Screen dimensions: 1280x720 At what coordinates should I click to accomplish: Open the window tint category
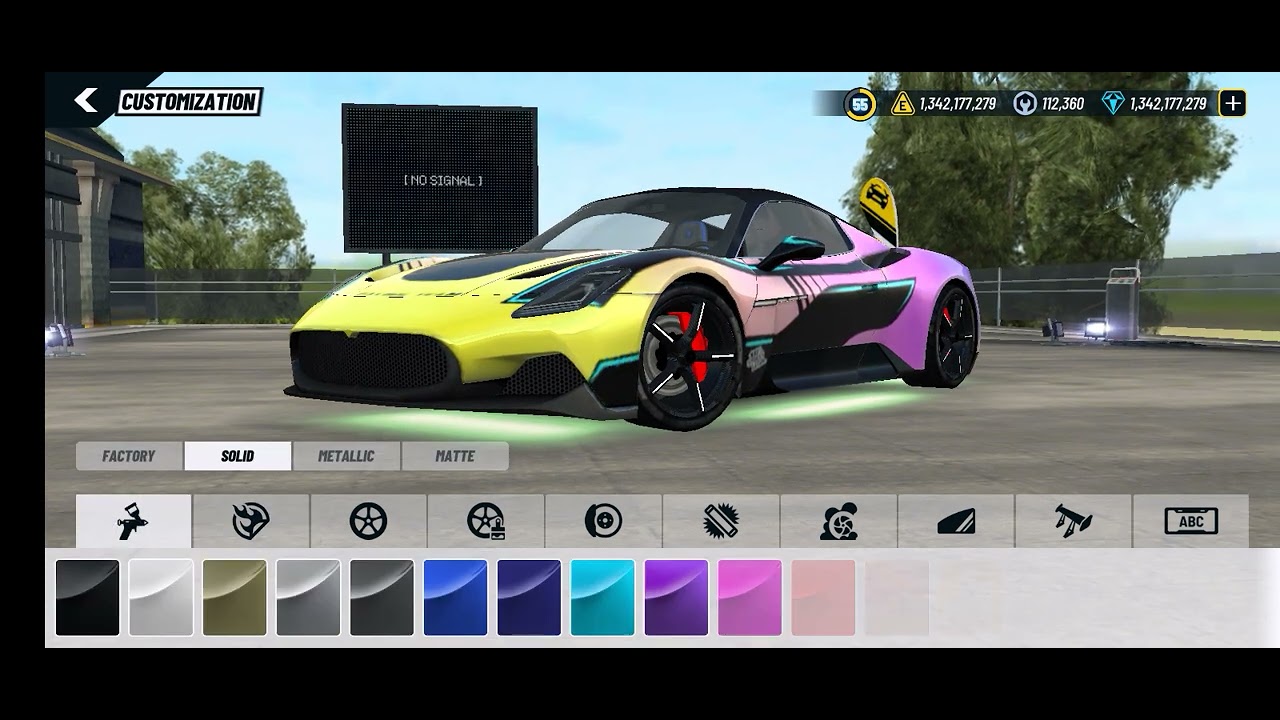coord(956,521)
